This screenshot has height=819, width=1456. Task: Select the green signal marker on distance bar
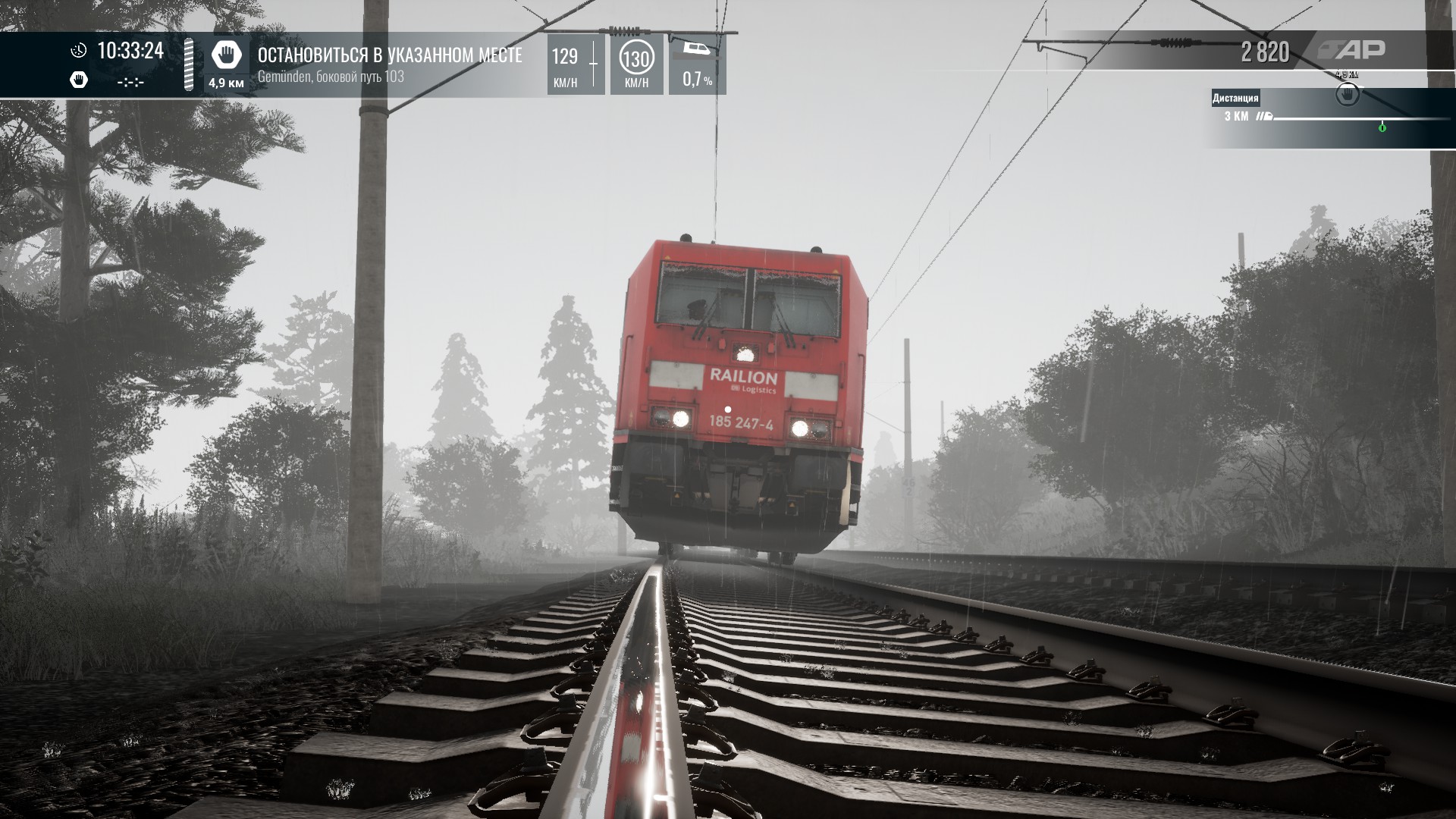click(x=1382, y=127)
